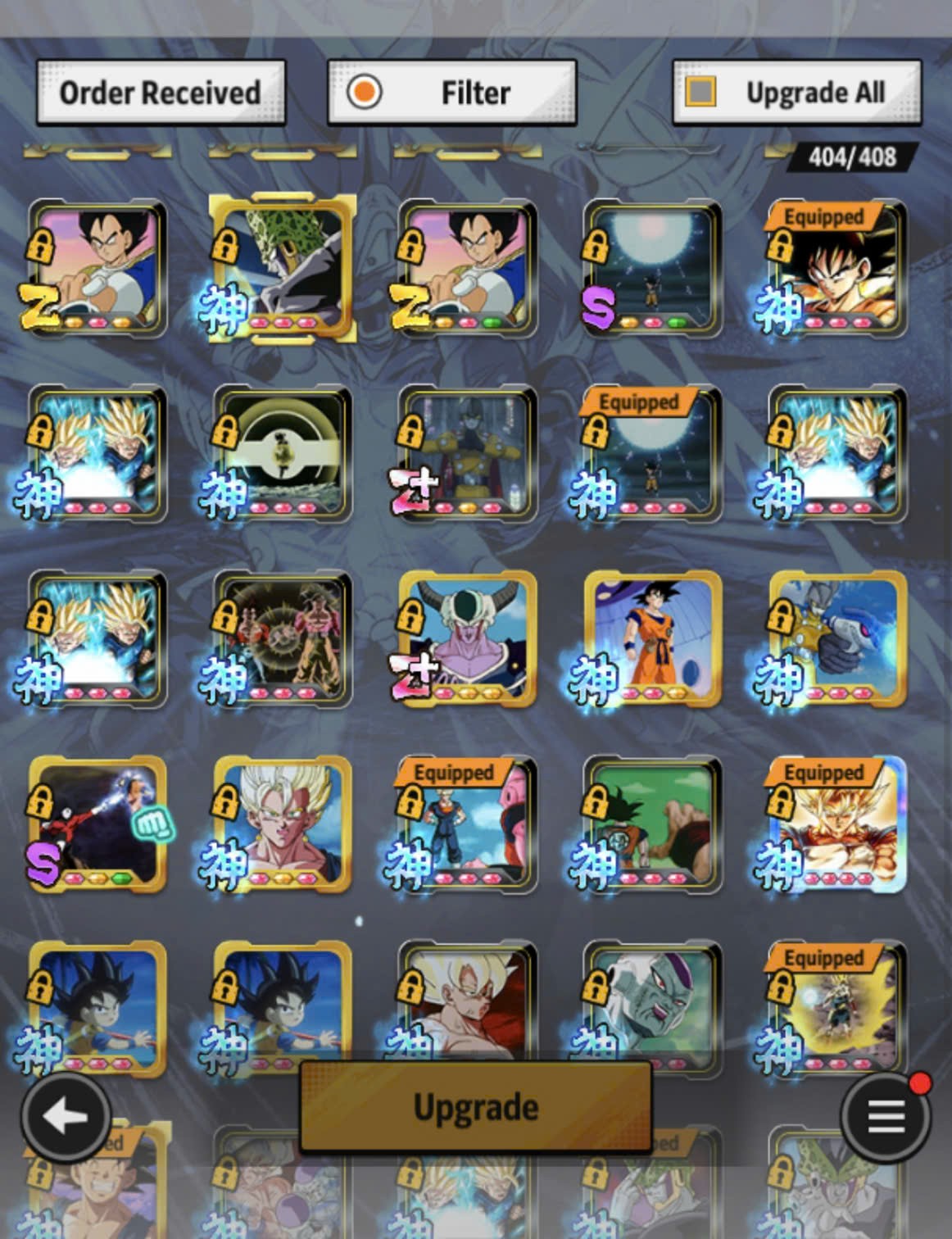Open the hamburger menu with red notification

(x=886, y=1115)
